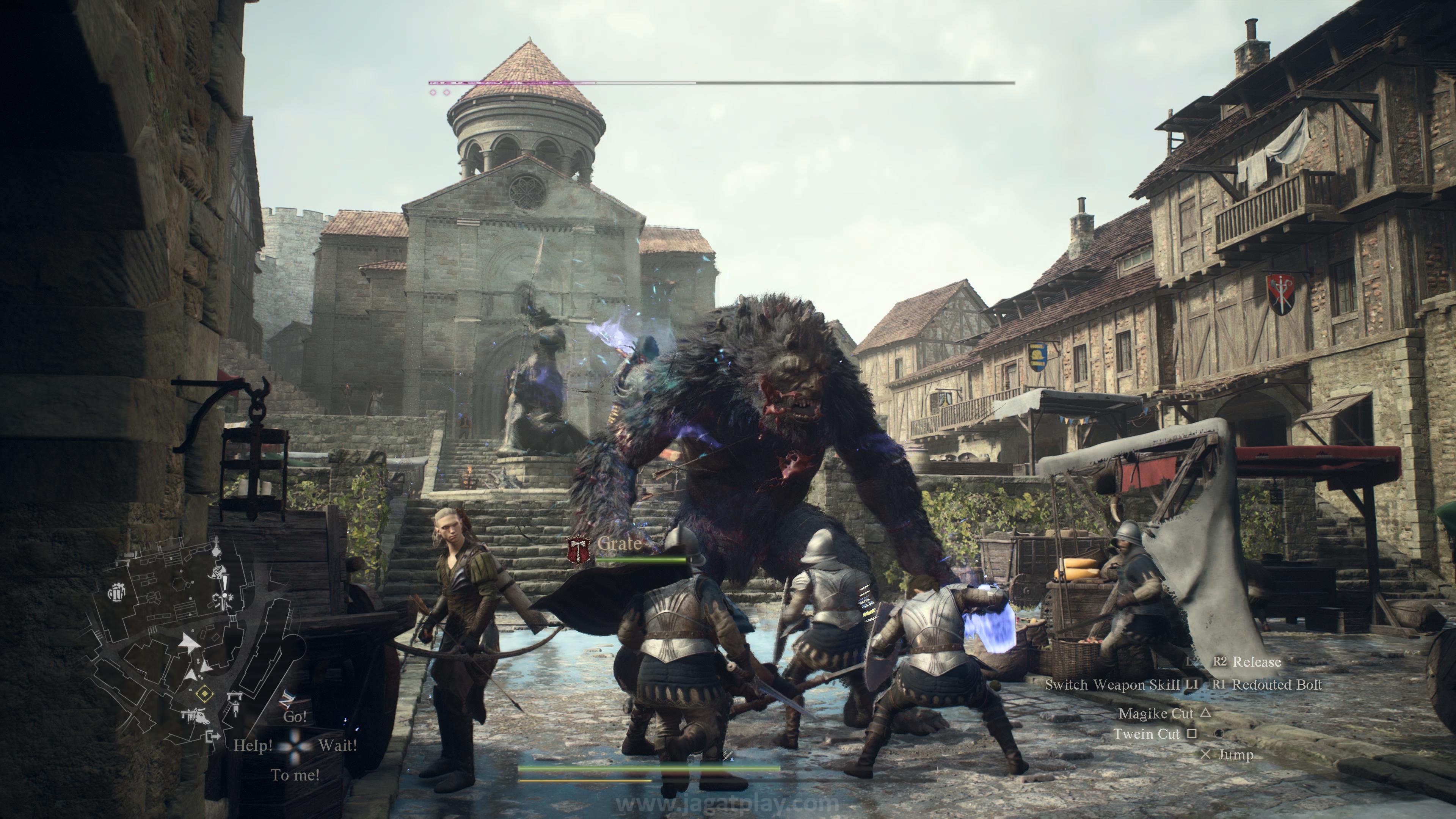
Task: Click the exit arrow icon on minimap
Action: 213,736
